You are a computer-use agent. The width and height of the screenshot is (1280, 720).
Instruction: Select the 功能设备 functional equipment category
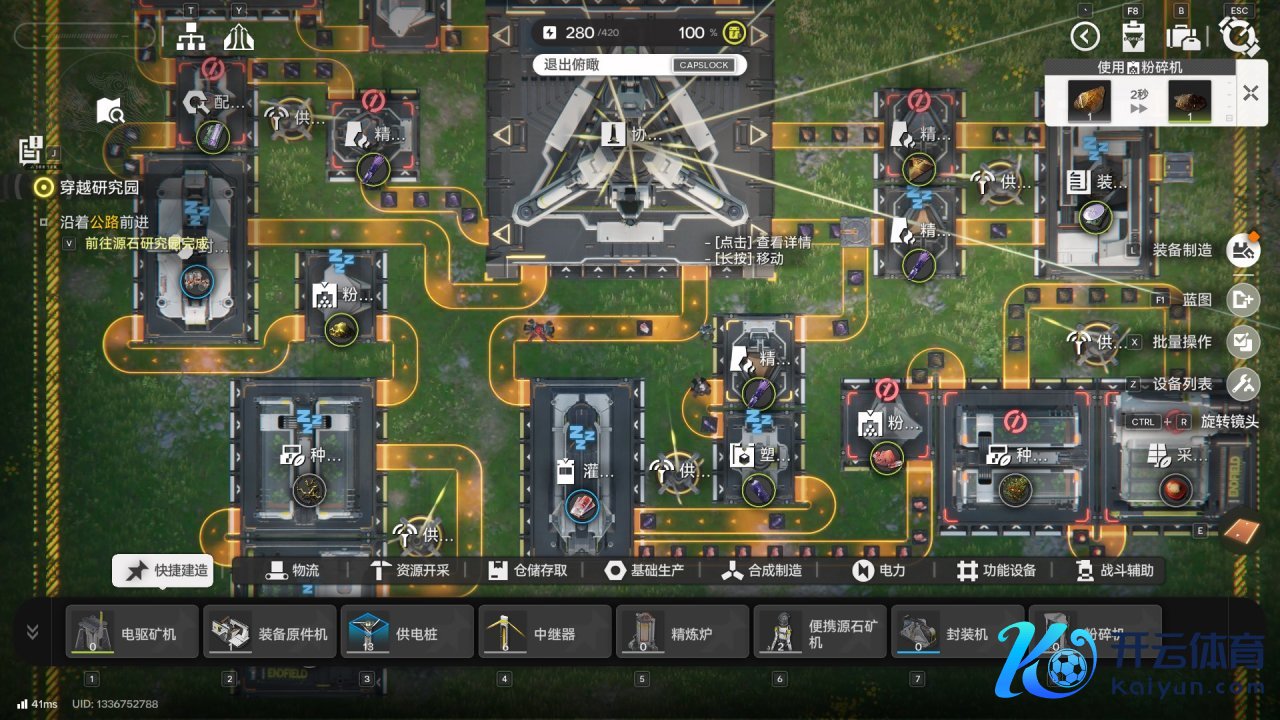click(x=996, y=571)
